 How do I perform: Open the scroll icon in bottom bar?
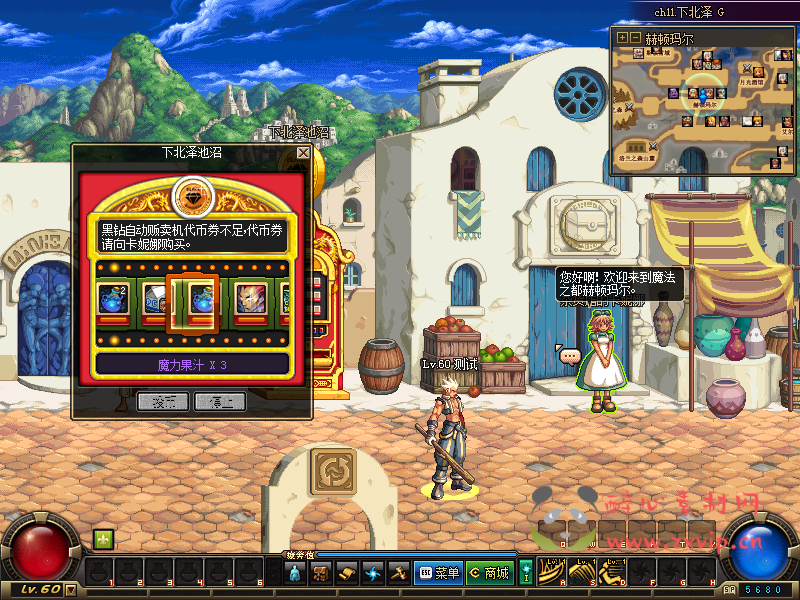tap(347, 573)
